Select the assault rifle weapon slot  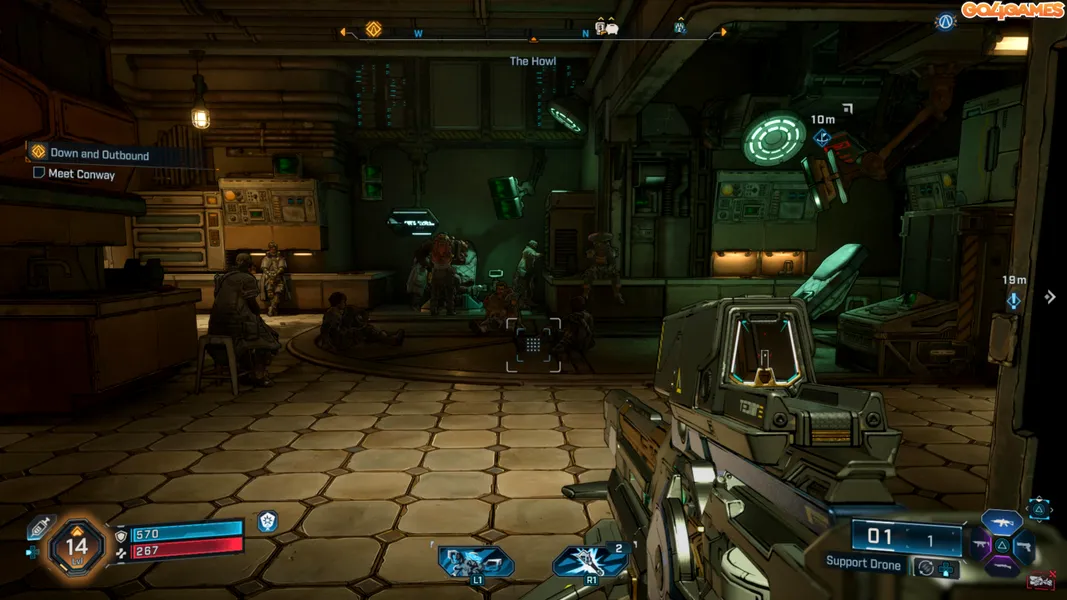[x=1001, y=520]
